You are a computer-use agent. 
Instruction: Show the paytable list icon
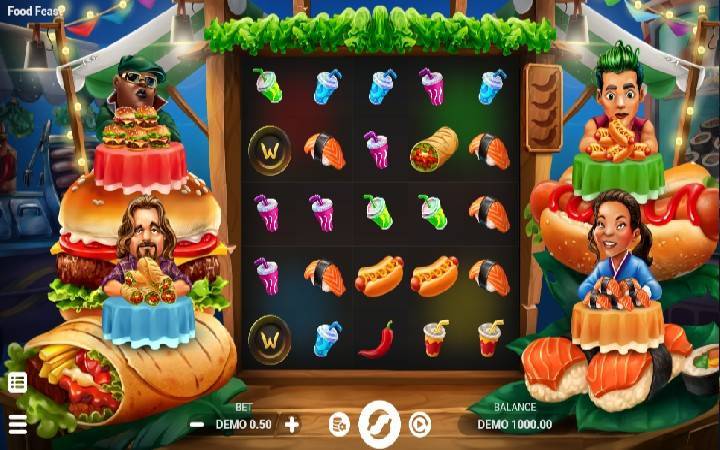pos(17,382)
